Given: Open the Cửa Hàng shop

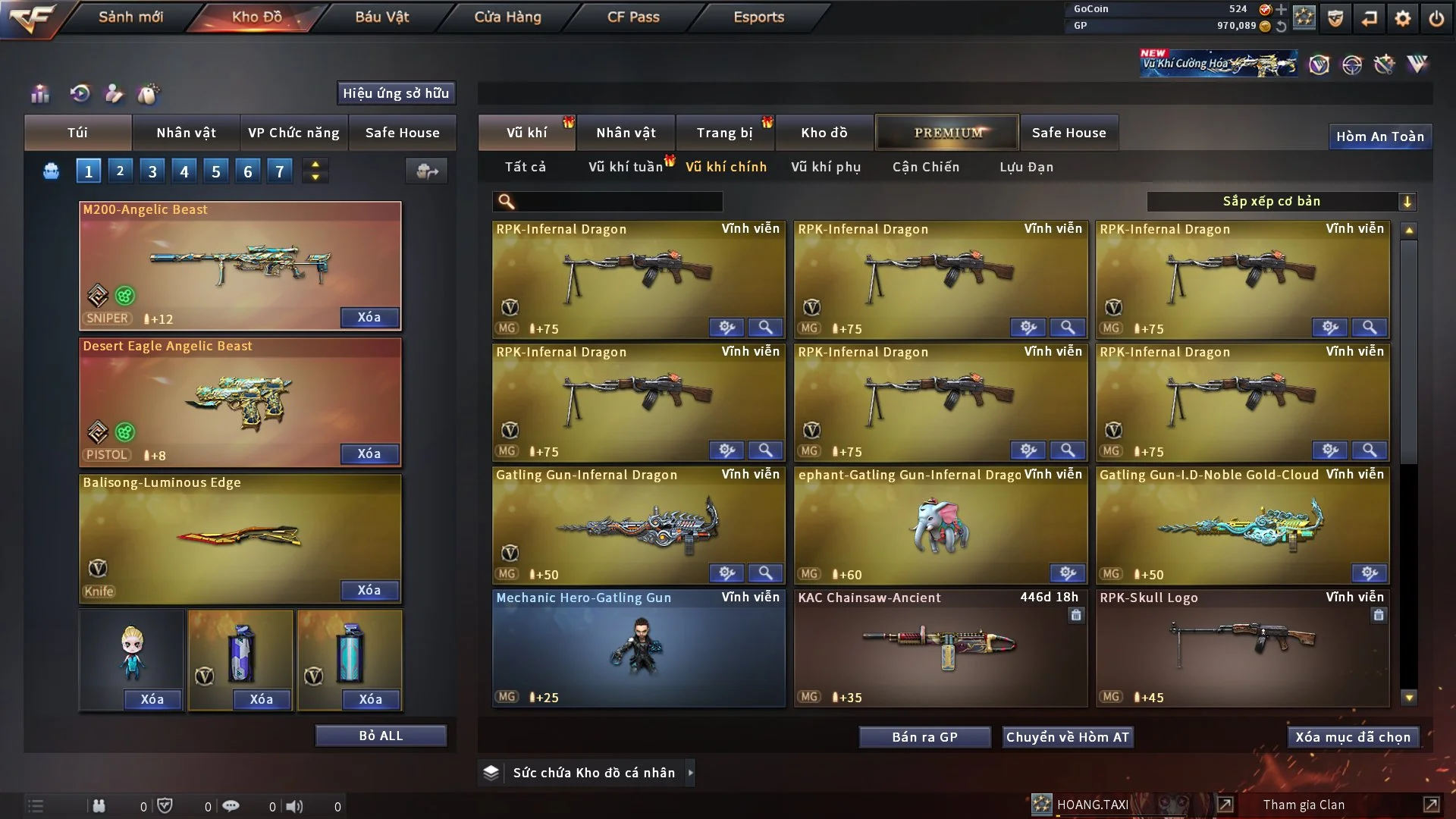Looking at the screenshot, I should (x=507, y=17).
